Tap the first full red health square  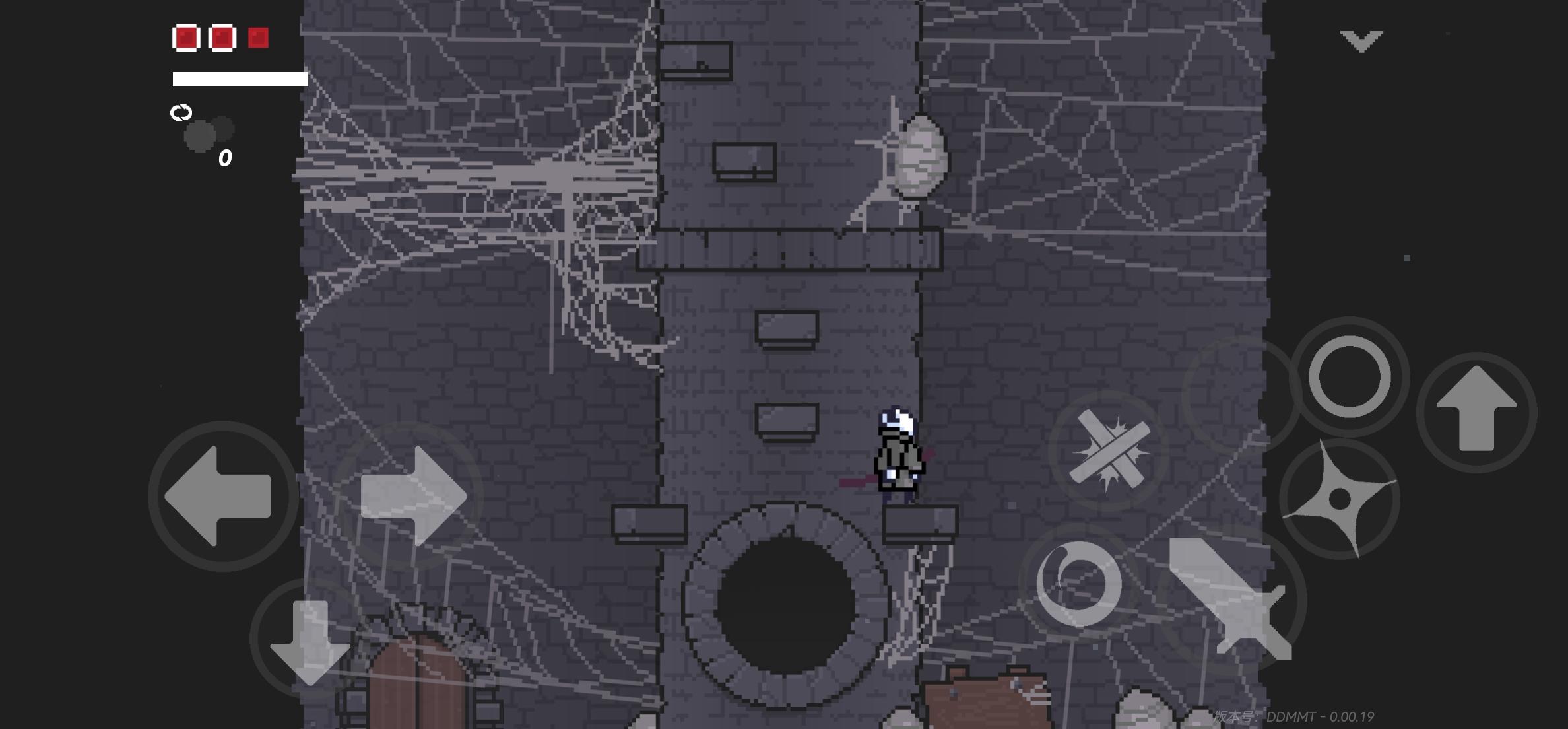click(x=185, y=38)
